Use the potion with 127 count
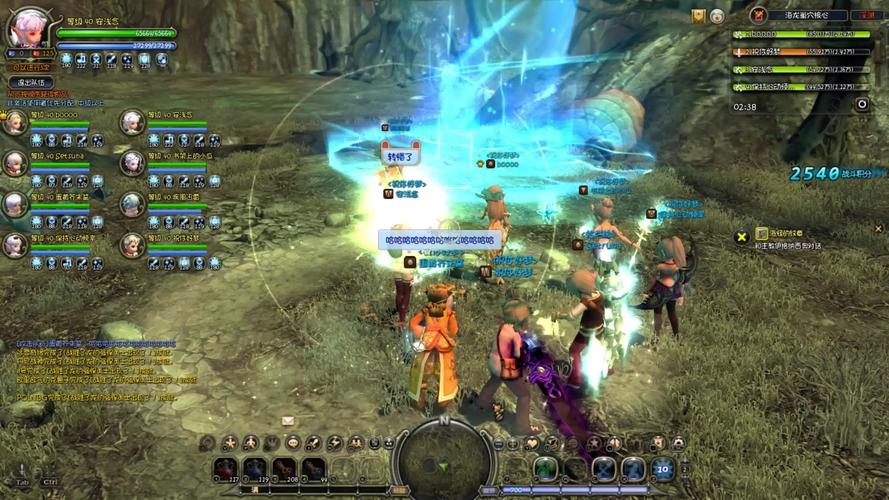Image resolution: width=889 pixels, height=500 pixels. [225, 468]
